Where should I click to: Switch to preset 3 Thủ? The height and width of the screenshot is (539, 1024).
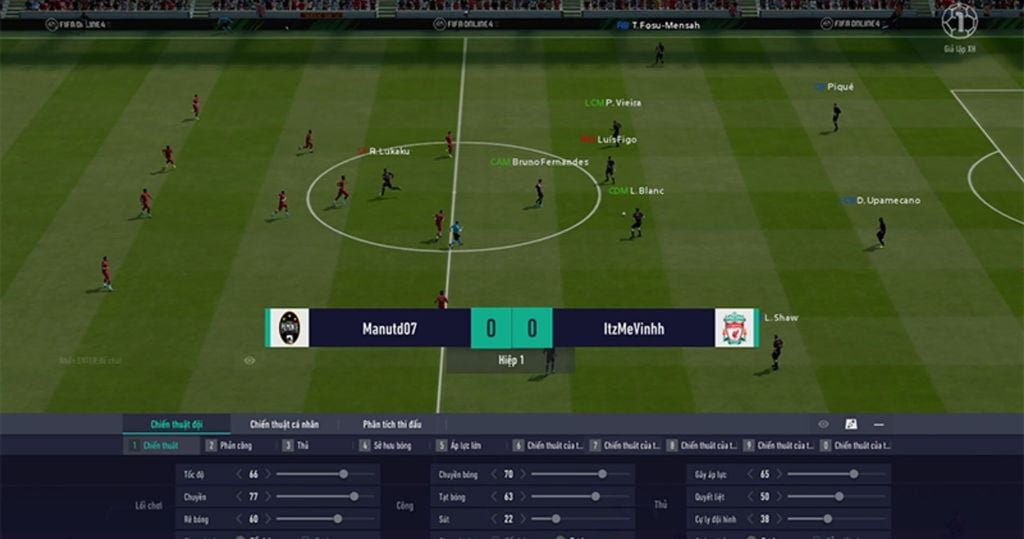click(302, 446)
